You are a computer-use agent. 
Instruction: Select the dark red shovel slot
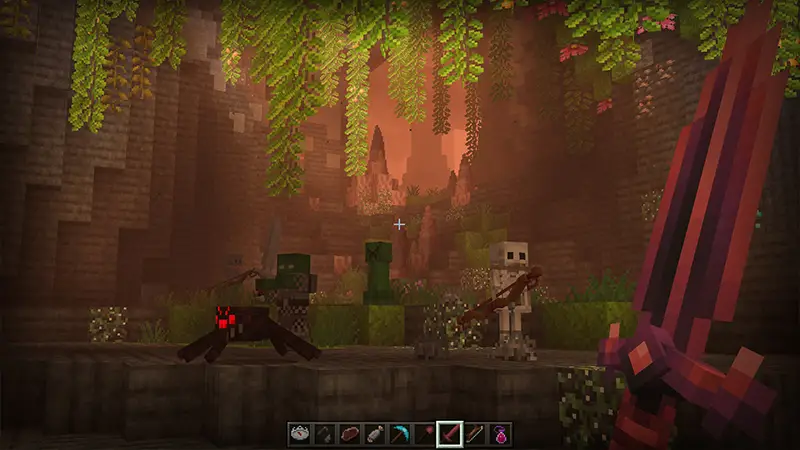425,433
